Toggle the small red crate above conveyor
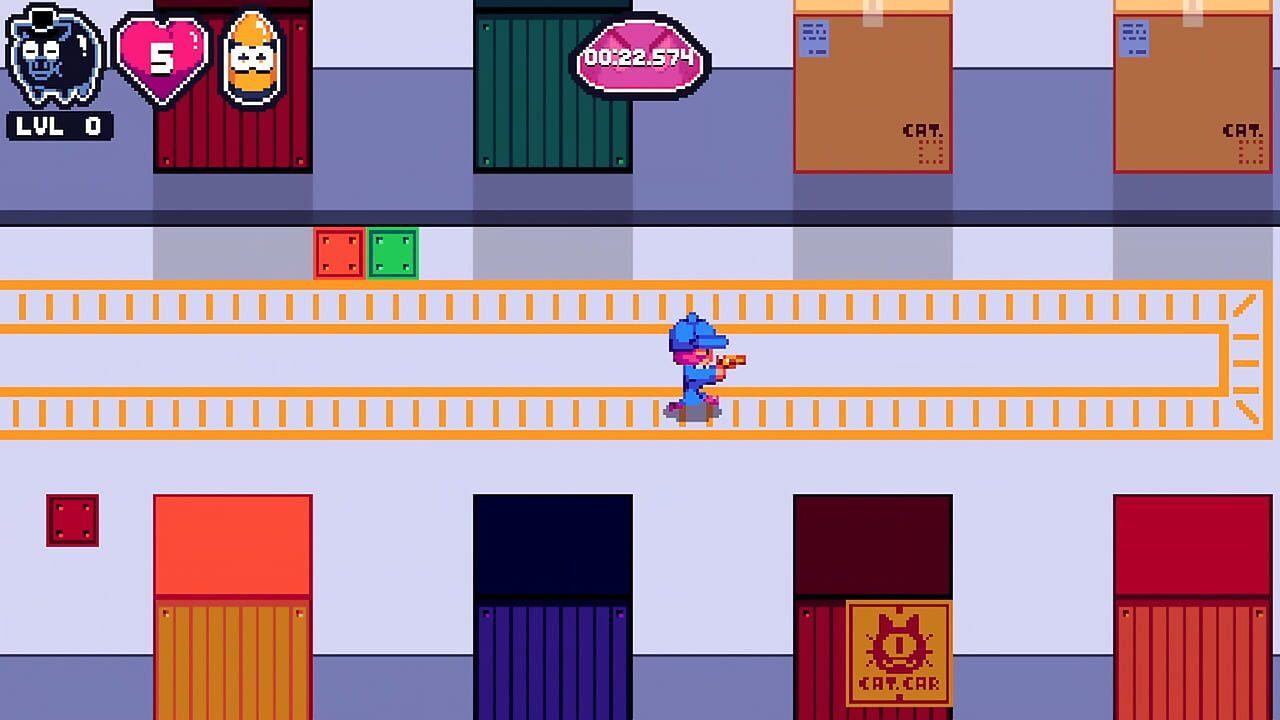 click(339, 253)
